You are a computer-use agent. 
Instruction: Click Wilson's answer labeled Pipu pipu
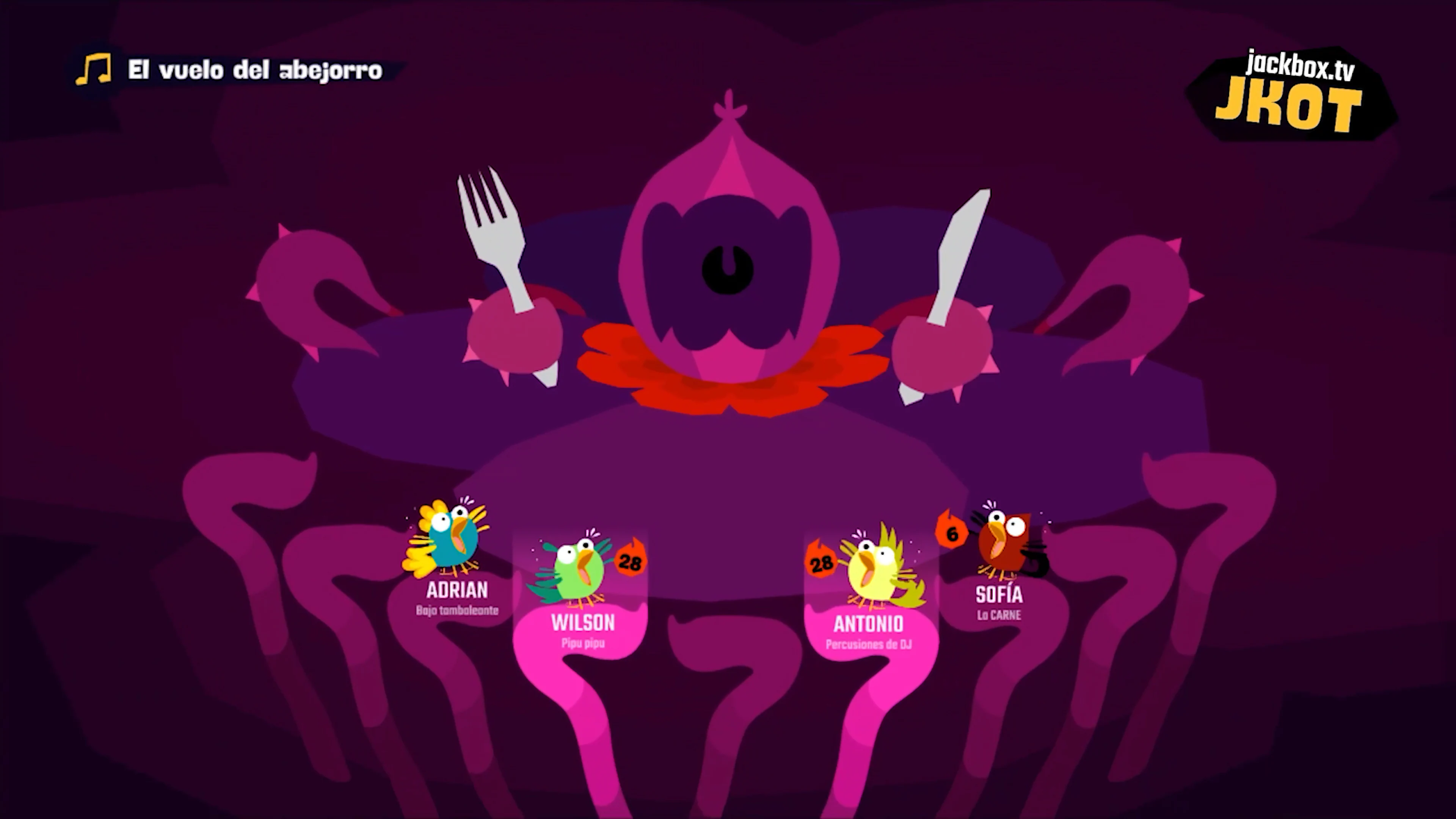pyautogui.click(x=582, y=643)
